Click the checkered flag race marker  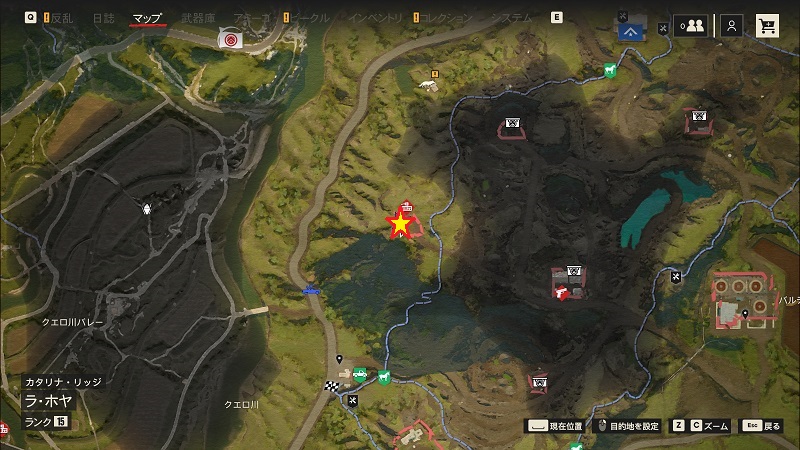(330, 387)
